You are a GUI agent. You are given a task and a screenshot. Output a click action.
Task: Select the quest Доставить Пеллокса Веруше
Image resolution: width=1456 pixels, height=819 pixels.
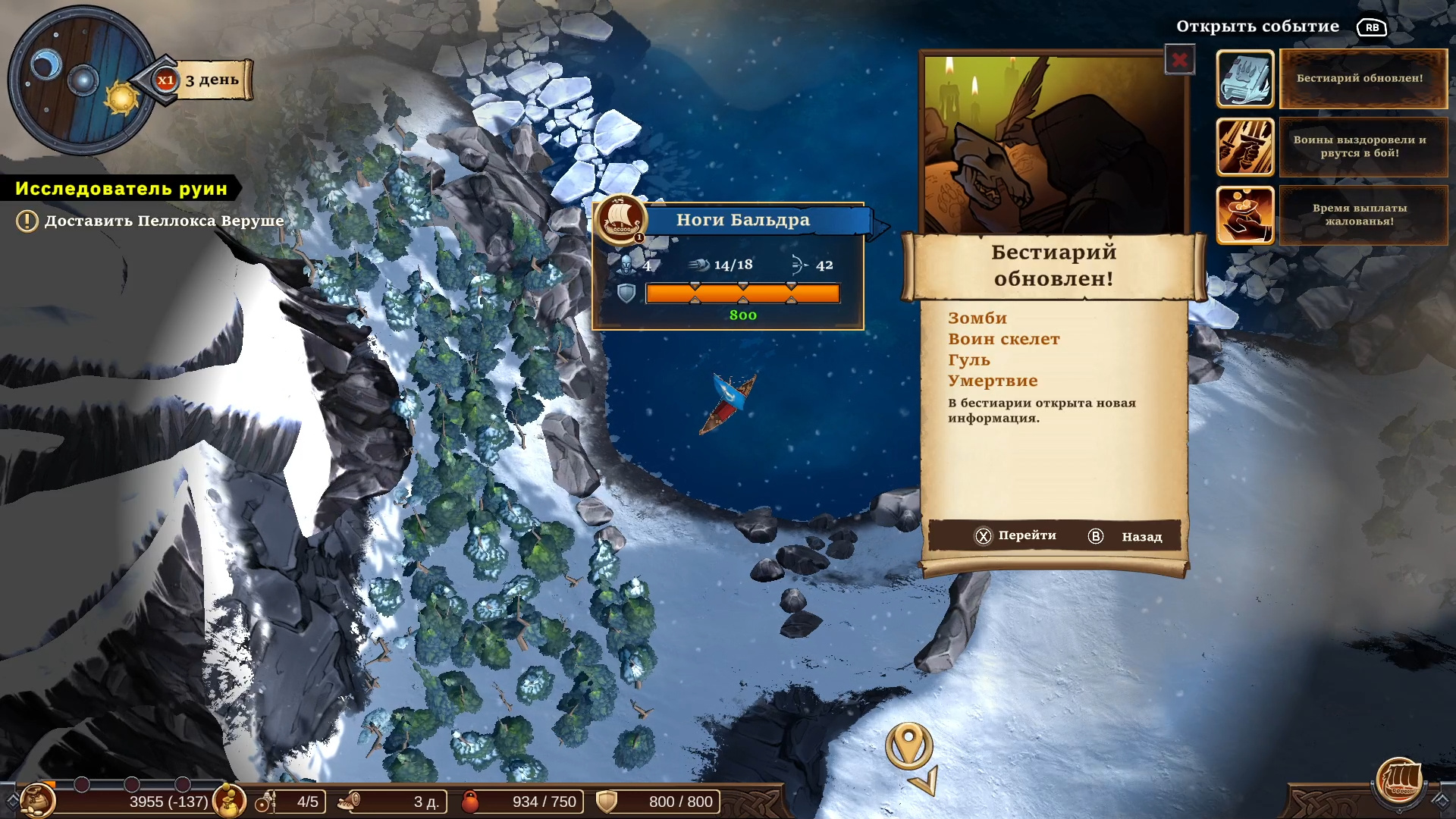pyautogui.click(x=164, y=221)
